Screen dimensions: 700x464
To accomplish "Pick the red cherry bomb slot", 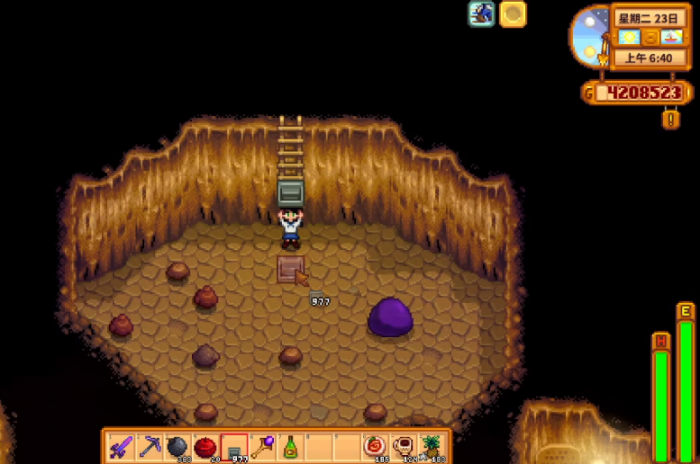I will coord(206,446).
